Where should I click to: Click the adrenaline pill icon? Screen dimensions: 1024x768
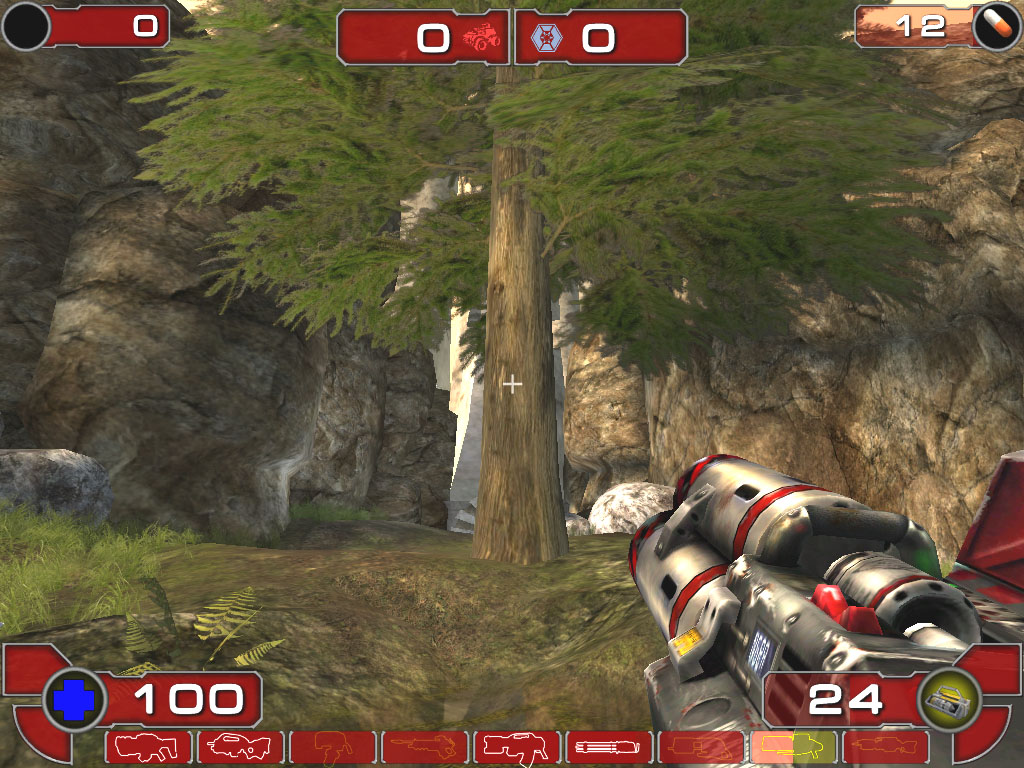coord(996,27)
